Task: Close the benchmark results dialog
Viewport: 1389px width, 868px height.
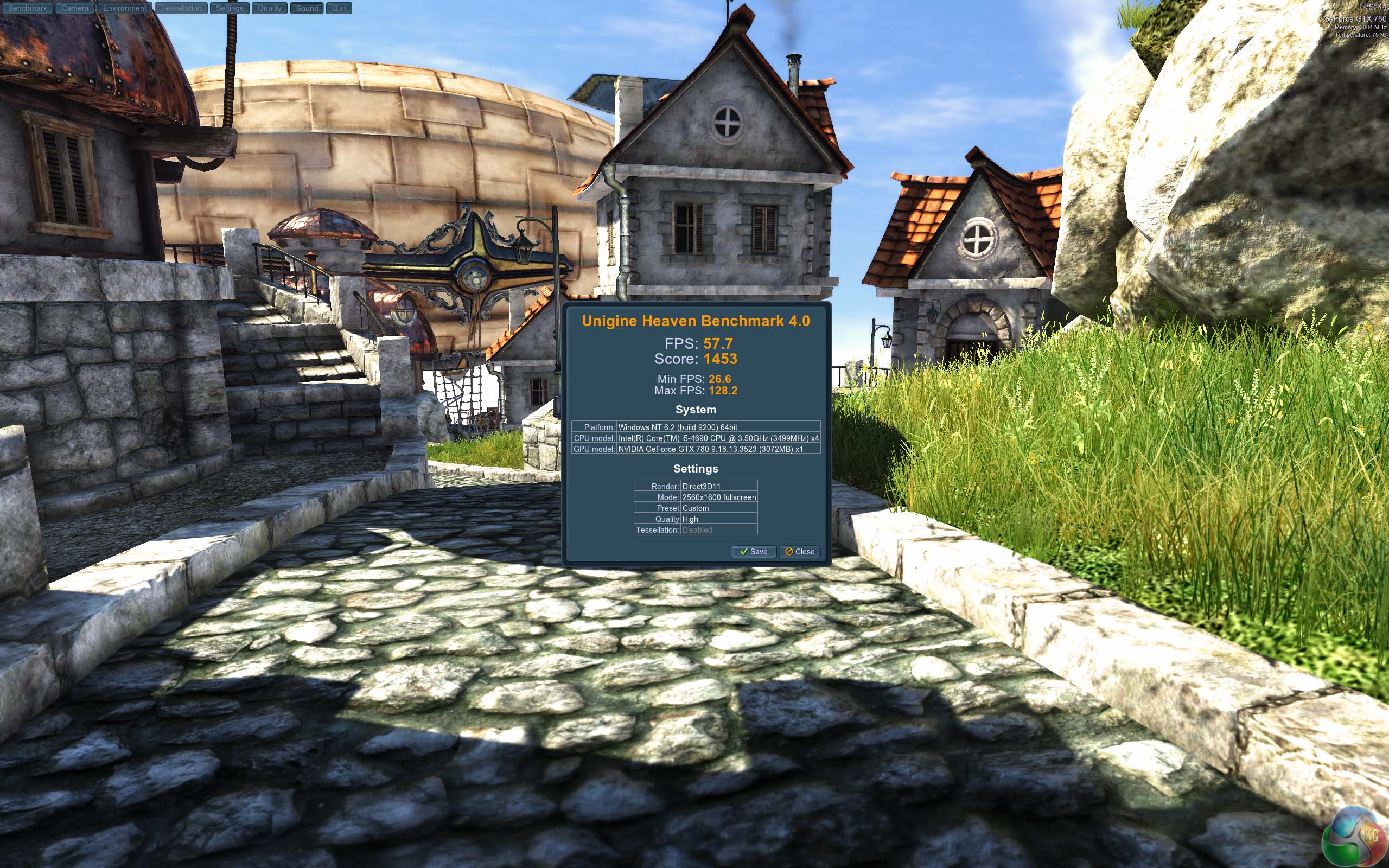Action: pyautogui.click(x=800, y=552)
